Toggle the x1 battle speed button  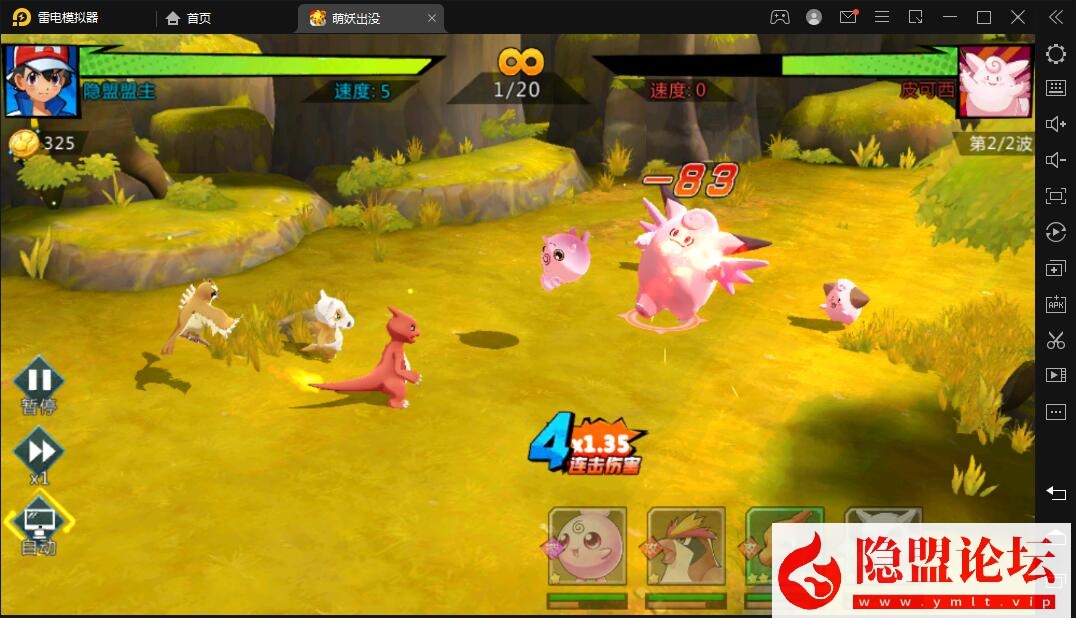point(39,451)
